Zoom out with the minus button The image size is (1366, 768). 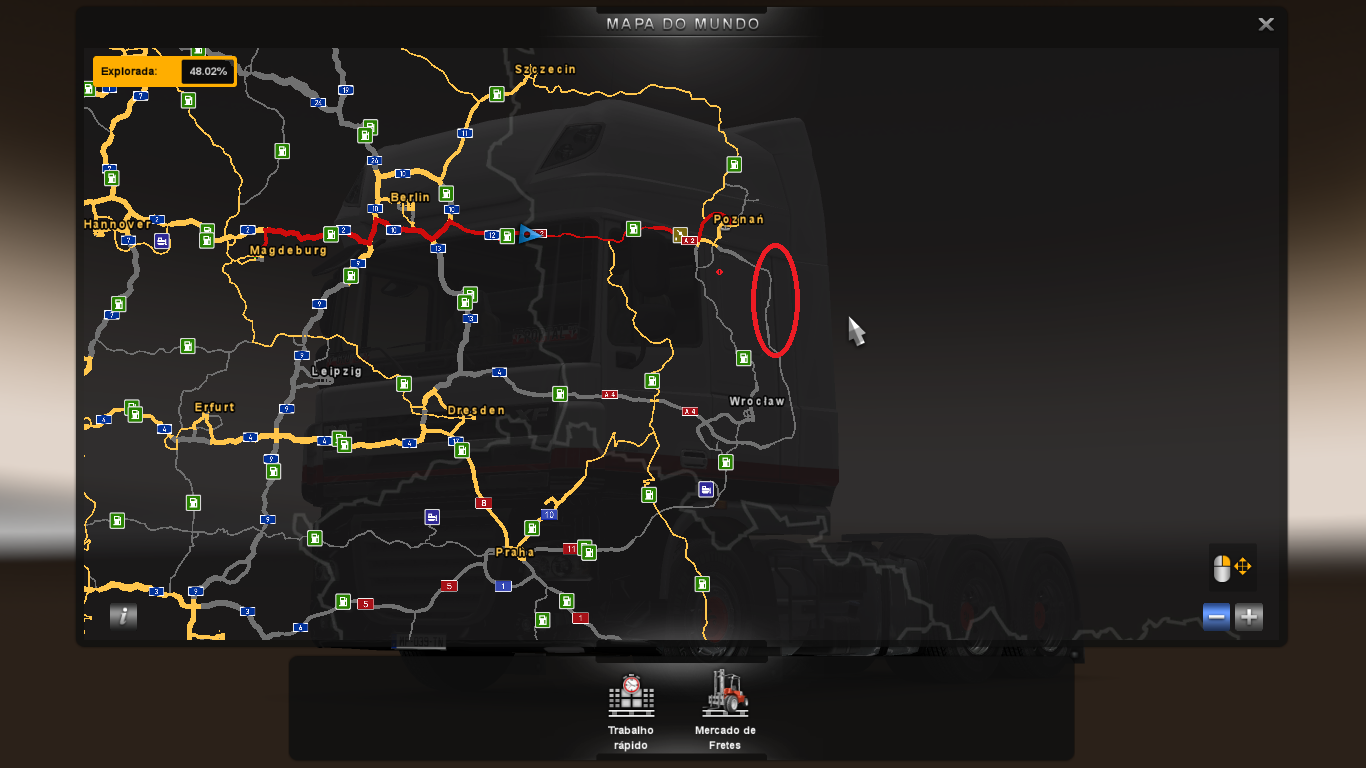[1215, 617]
